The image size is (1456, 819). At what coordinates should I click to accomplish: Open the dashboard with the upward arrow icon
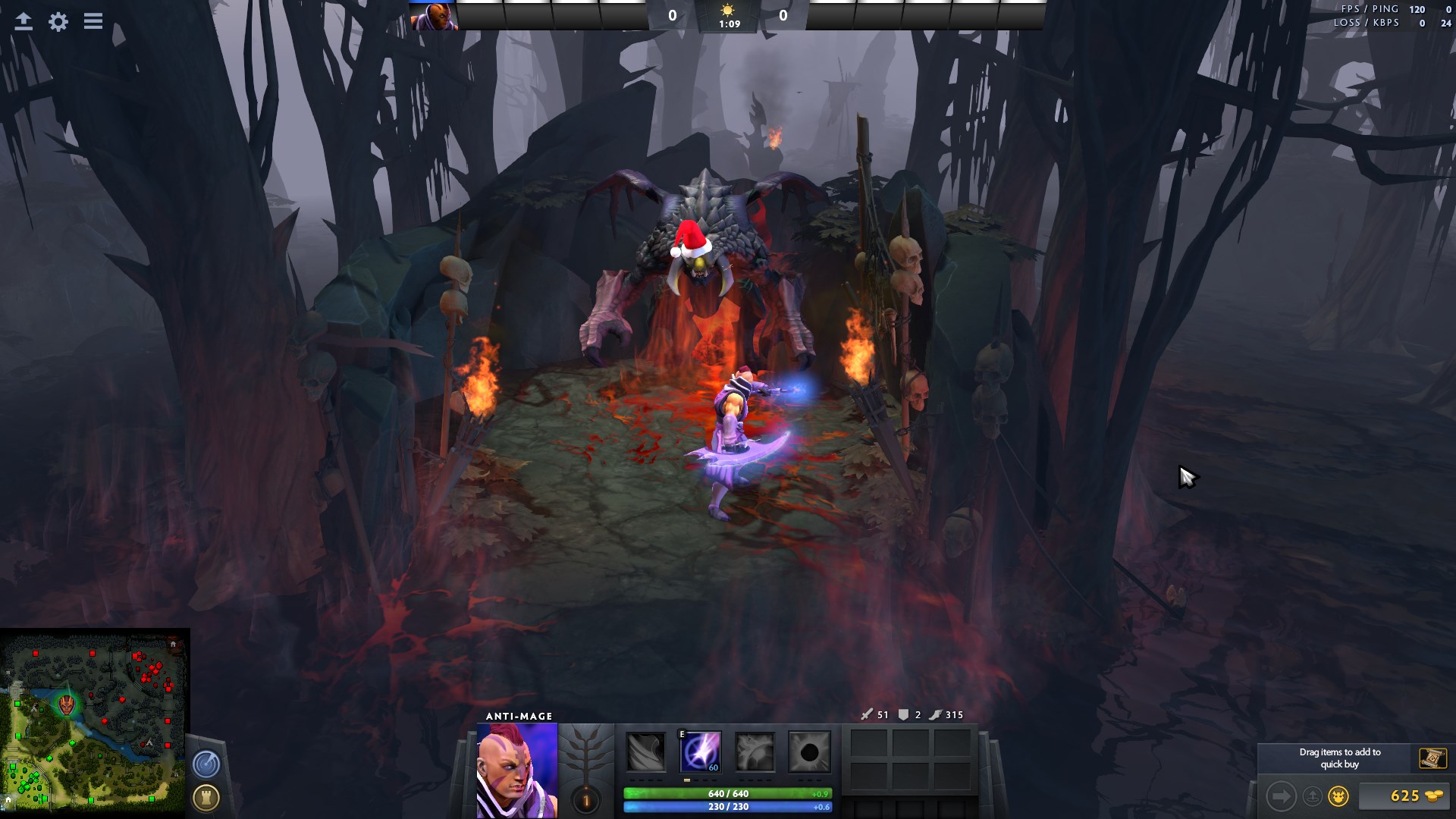(x=24, y=21)
